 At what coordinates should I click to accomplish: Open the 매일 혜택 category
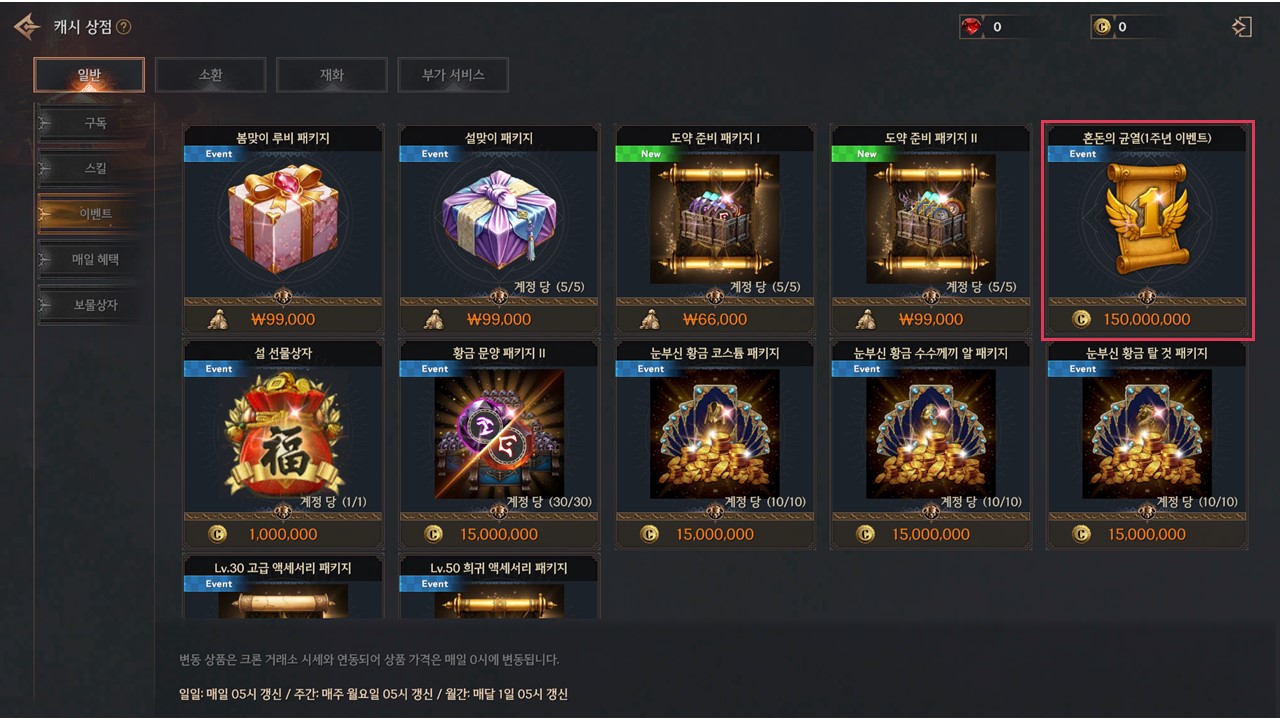95,260
